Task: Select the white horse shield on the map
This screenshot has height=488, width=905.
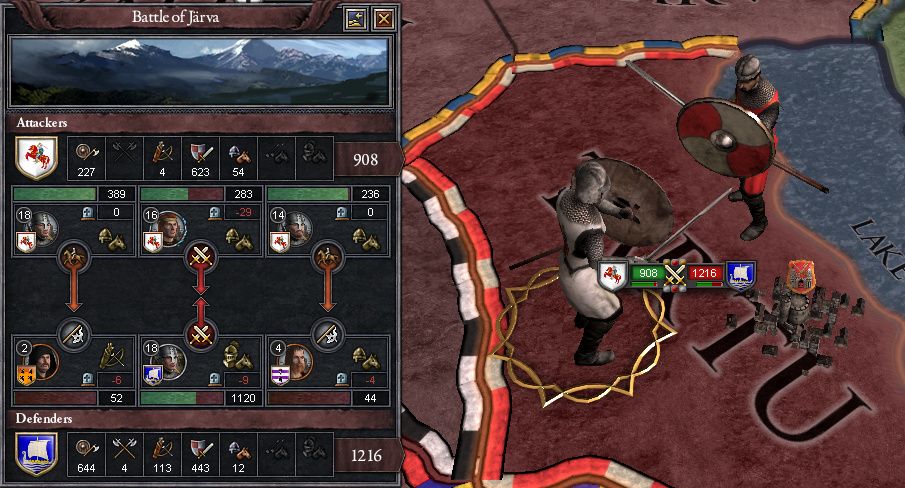Action: pos(611,272)
